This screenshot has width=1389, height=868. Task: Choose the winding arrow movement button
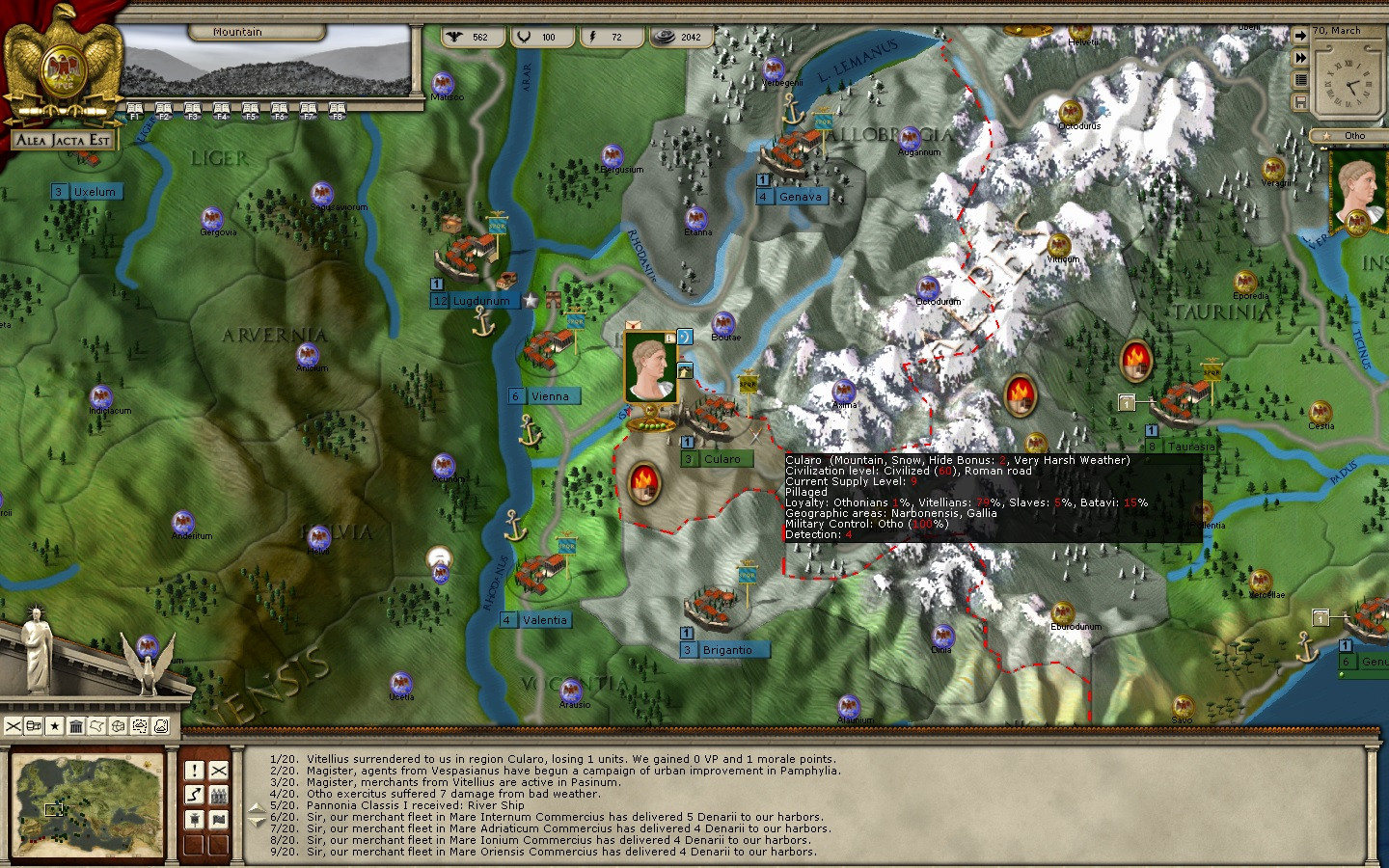point(194,795)
